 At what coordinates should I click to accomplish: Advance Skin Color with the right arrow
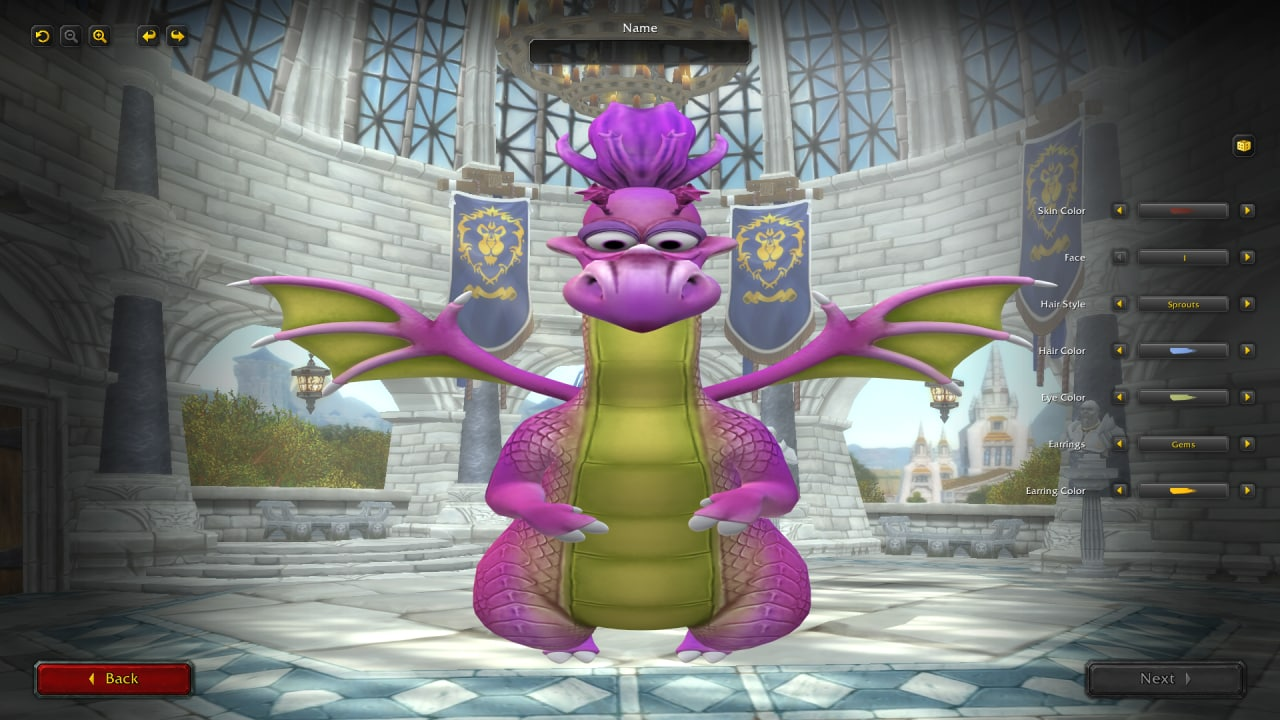[1247, 210]
